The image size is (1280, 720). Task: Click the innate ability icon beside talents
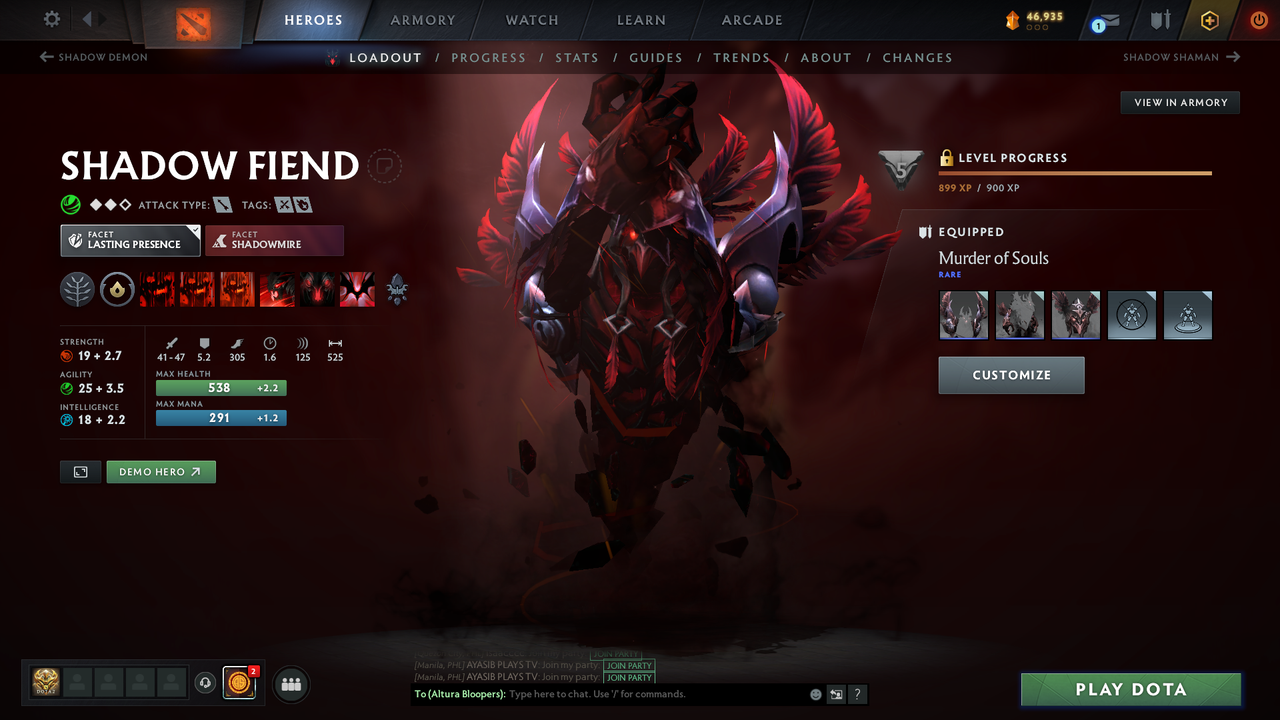(x=118, y=289)
